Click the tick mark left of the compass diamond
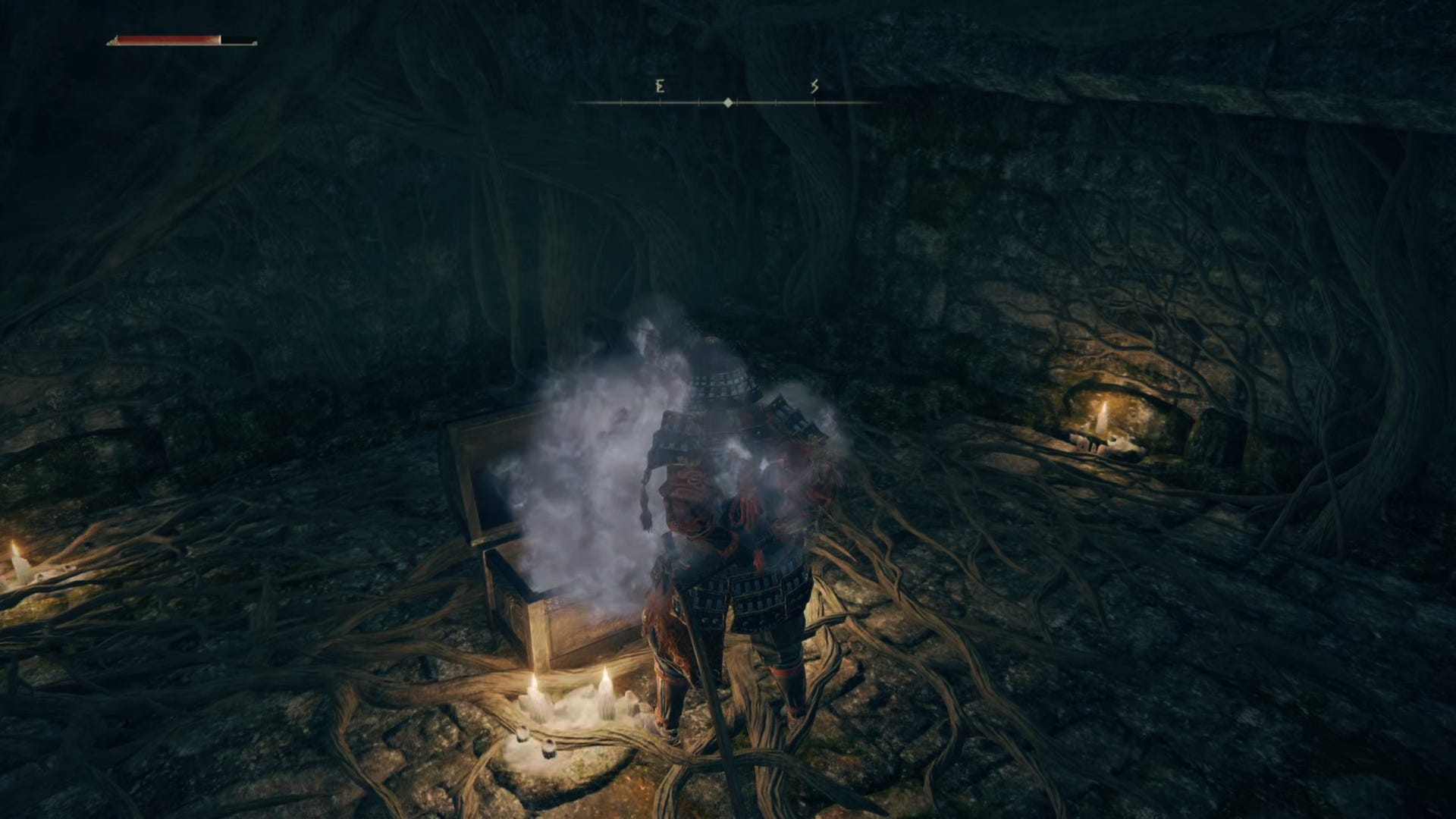The width and height of the screenshot is (1456, 819). pos(698,102)
